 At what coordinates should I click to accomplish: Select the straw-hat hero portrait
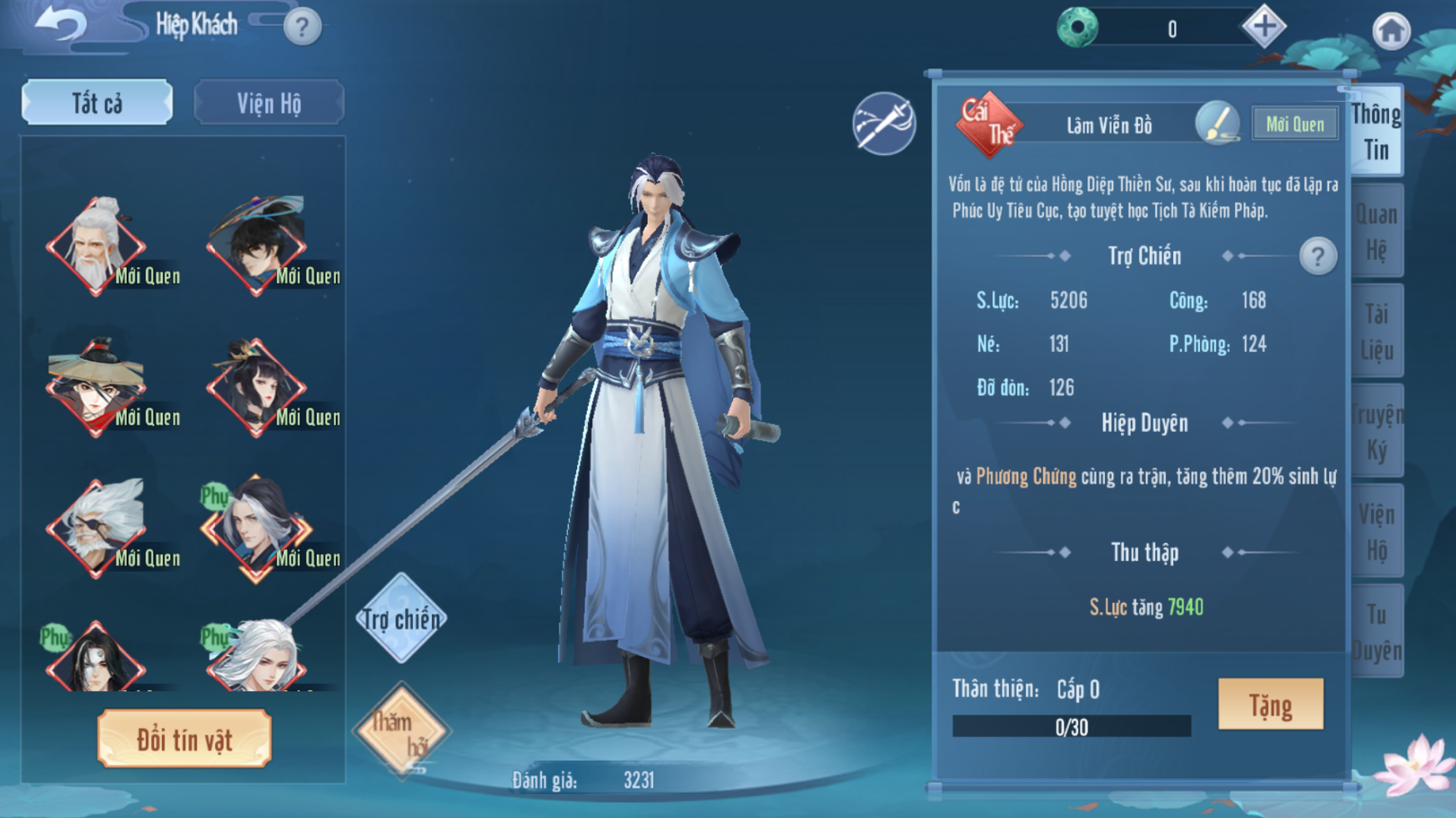(96, 387)
